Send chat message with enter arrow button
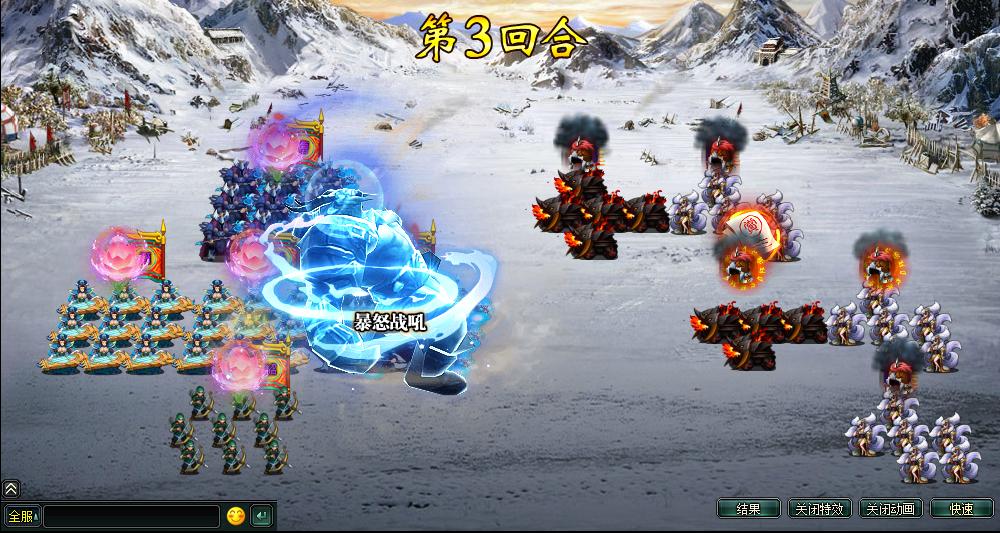 tap(261, 516)
